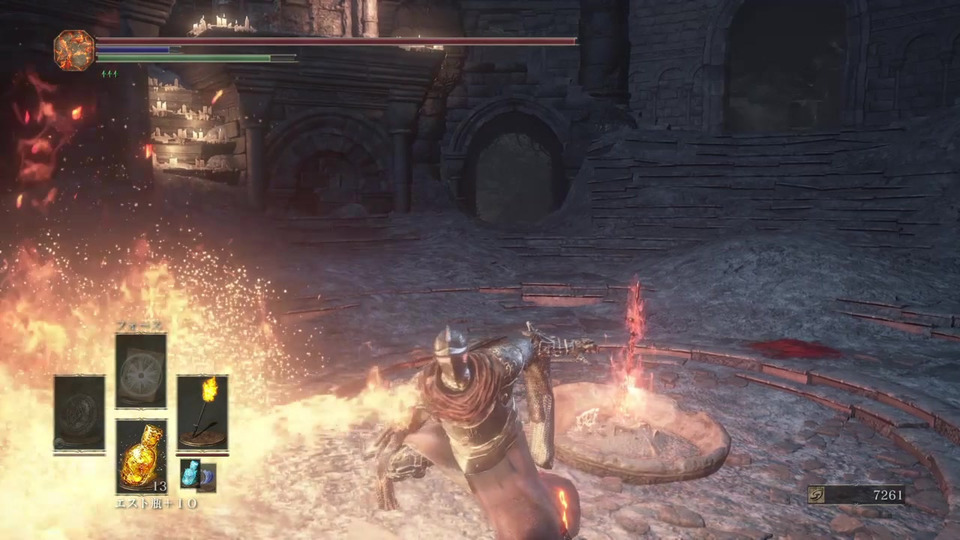This screenshot has height=540, width=960.
Task: Select the Force spell slot
Action: pos(140,371)
